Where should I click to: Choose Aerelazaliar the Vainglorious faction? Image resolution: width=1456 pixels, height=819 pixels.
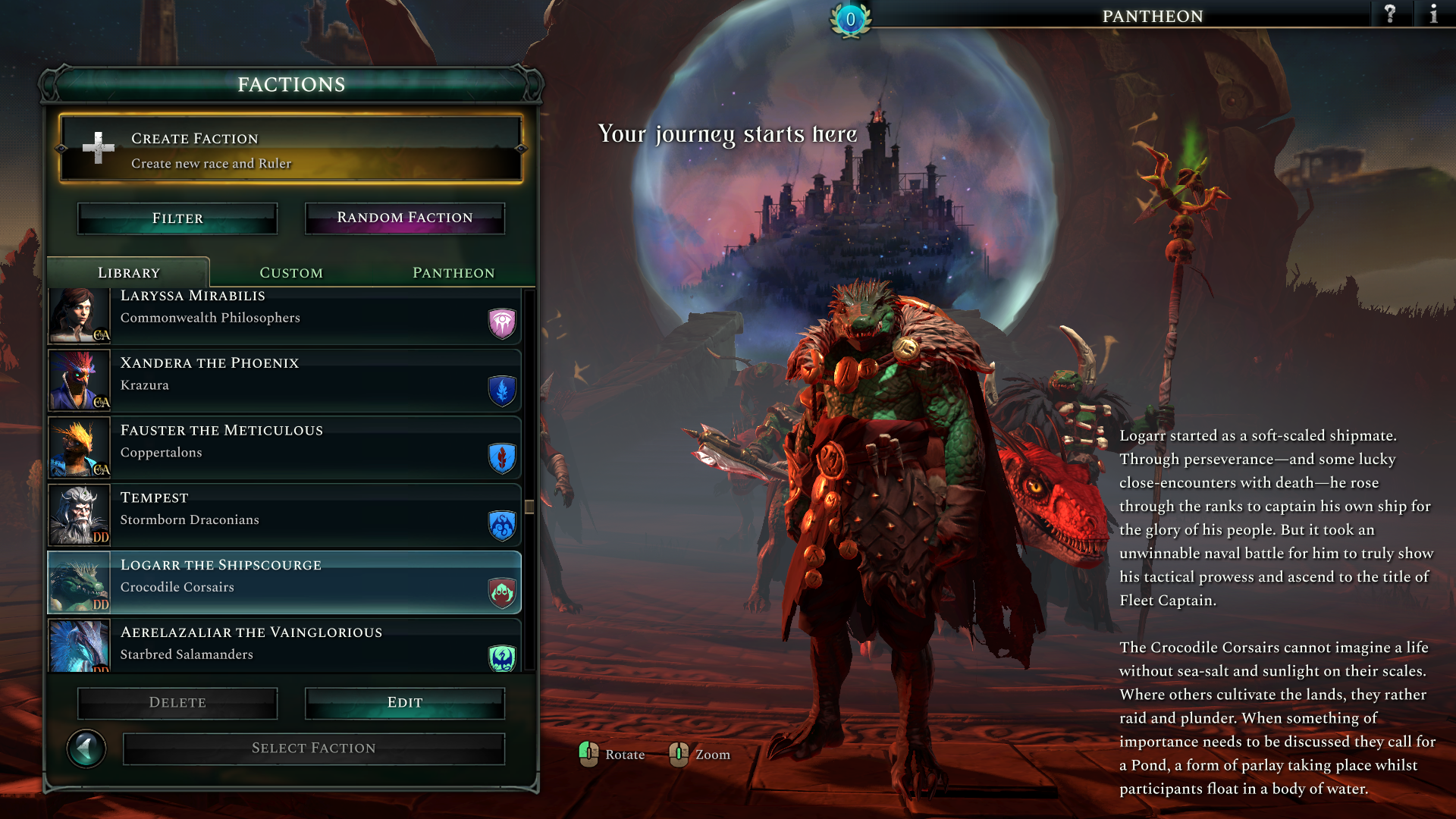tap(284, 646)
